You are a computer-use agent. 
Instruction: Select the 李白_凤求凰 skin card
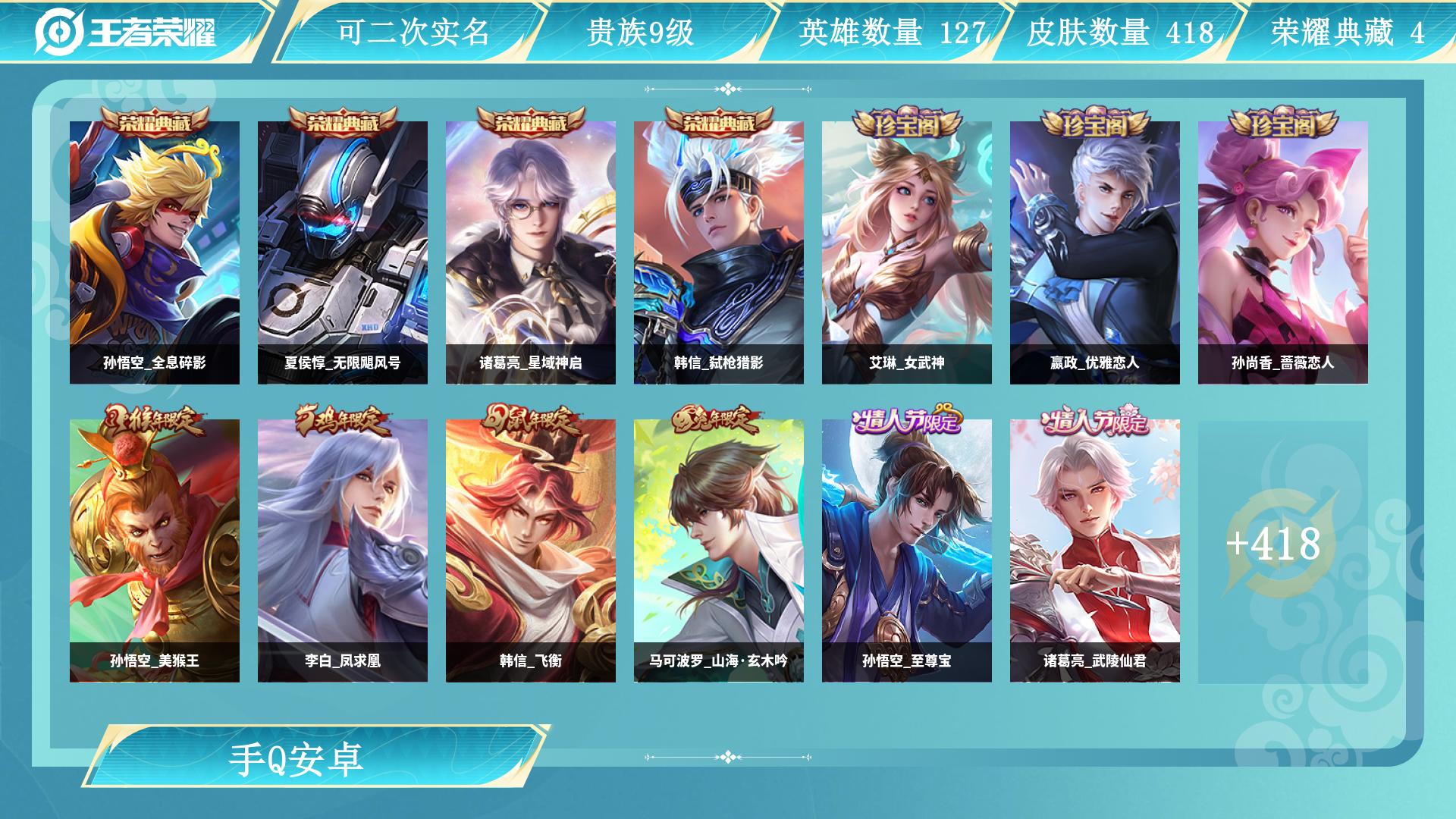point(343,551)
